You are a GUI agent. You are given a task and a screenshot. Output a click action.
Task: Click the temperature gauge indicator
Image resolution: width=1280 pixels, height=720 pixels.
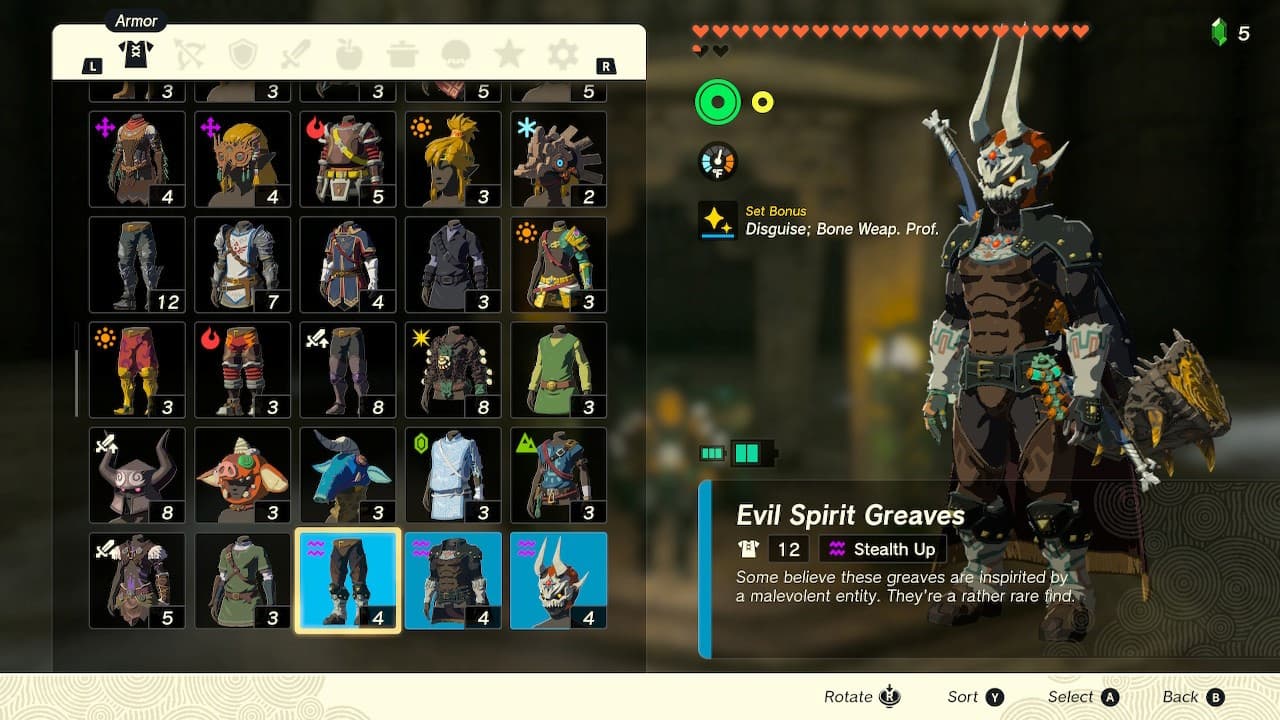[716, 161]
